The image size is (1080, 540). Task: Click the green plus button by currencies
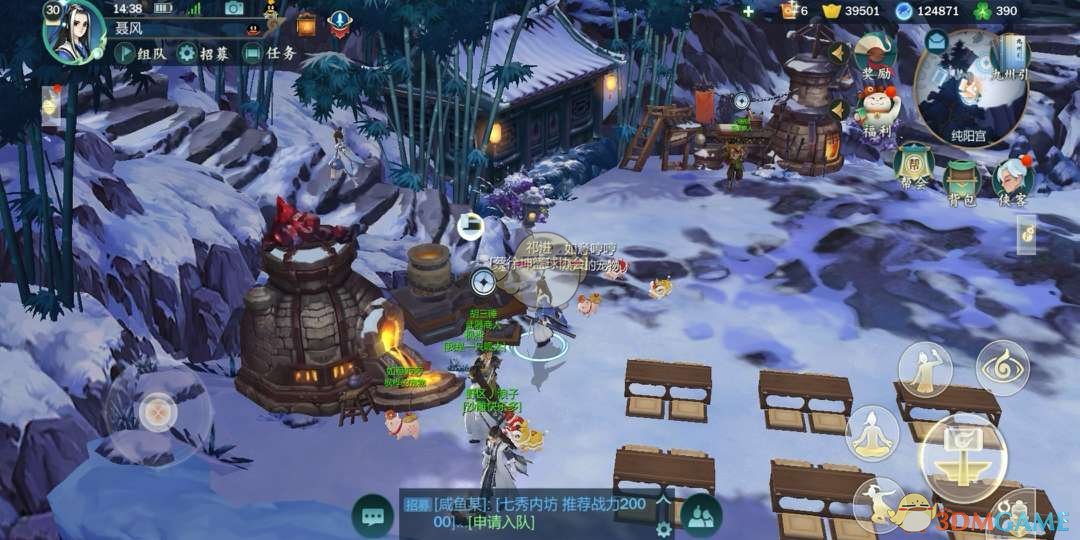click(748, 11)
